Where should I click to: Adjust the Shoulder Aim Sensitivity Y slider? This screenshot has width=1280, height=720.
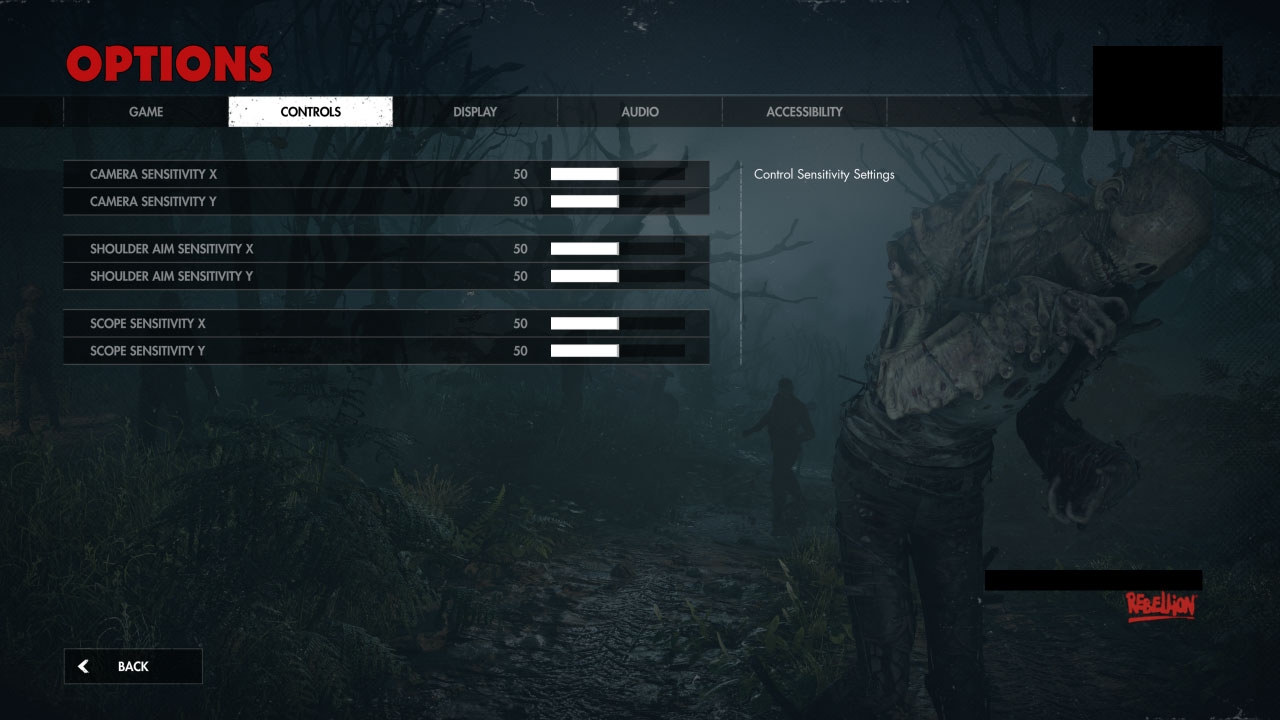(616, 276)
